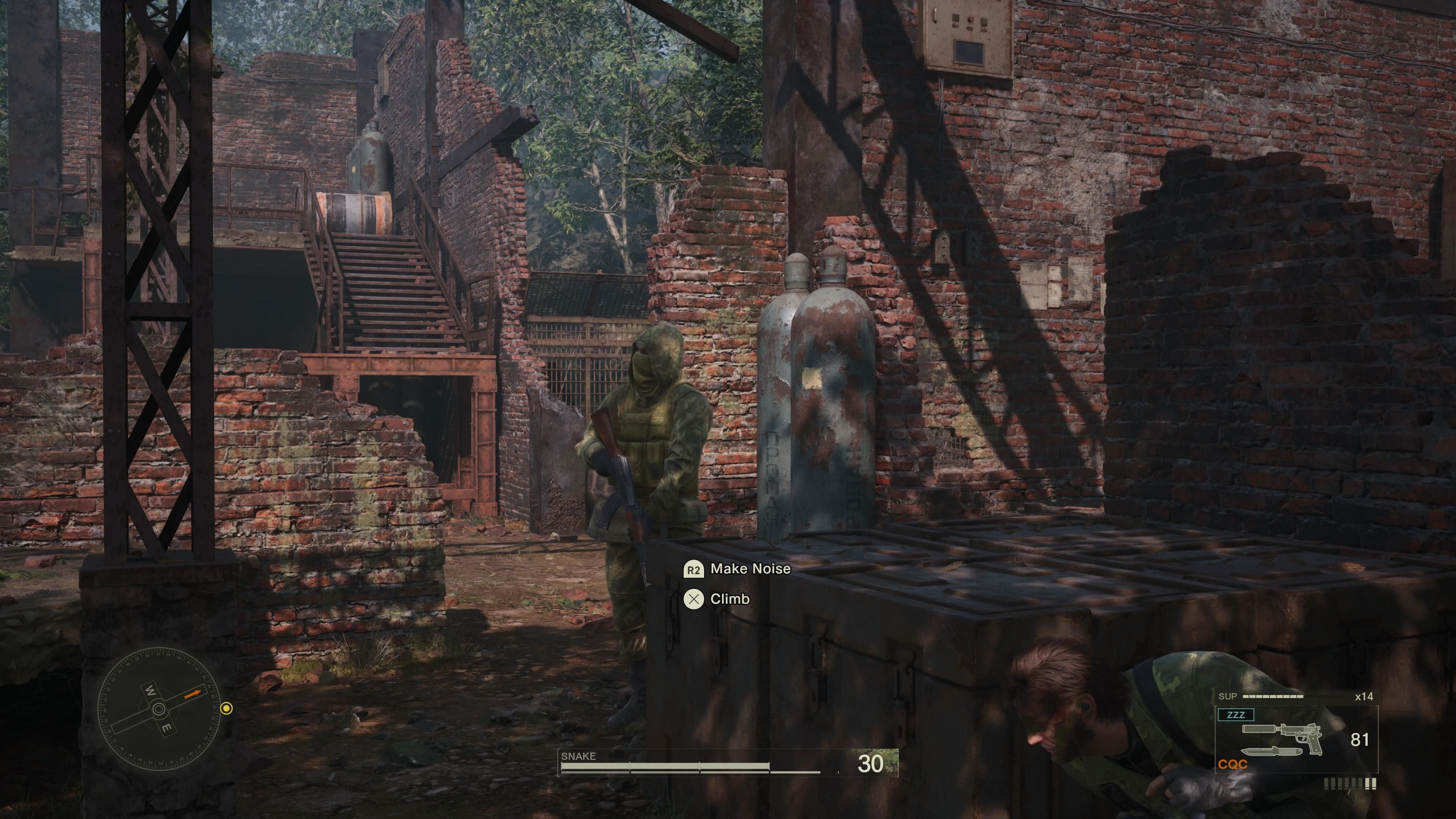This screenshot has height=819, width=1456.
Task: Select the Make Noise action entry
Action: pos(752,570)
